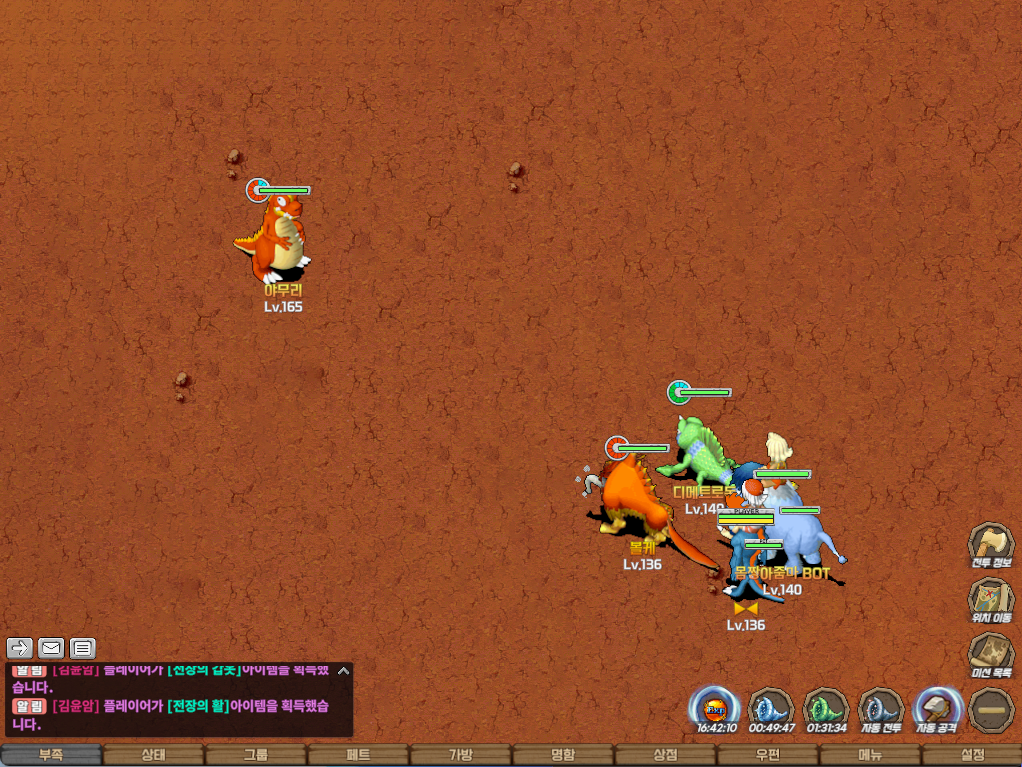1022x767 pixels.
Task: Open the 페트 pet menu
Action: (358, 755)
